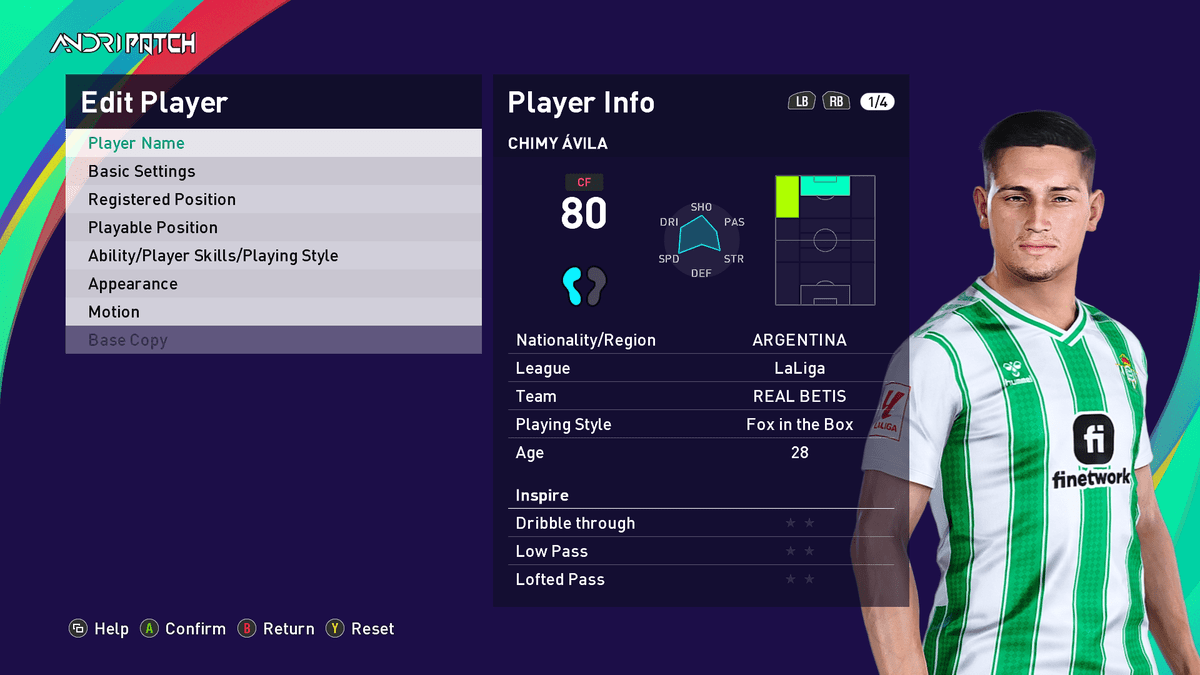The image size is (1200, 675).
Task: Click the Team row showing Real Betis
Action: (x=700, y=396)
